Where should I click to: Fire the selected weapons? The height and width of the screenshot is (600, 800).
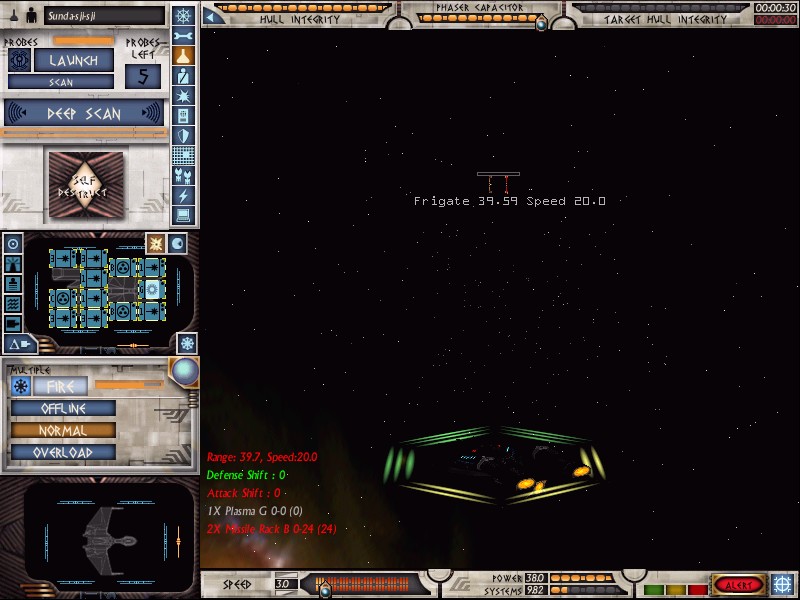[61, 386]
